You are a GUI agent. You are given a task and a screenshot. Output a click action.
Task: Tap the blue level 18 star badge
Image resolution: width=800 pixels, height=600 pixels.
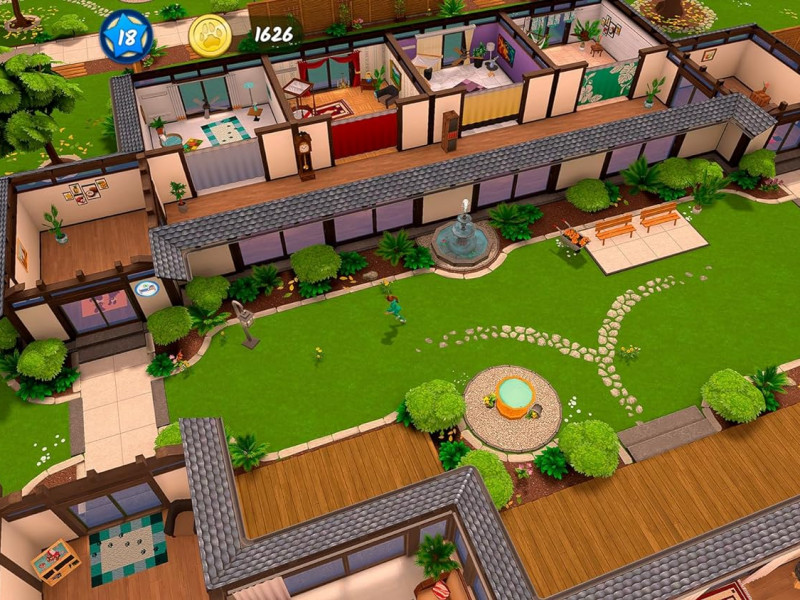pos(127,37)
